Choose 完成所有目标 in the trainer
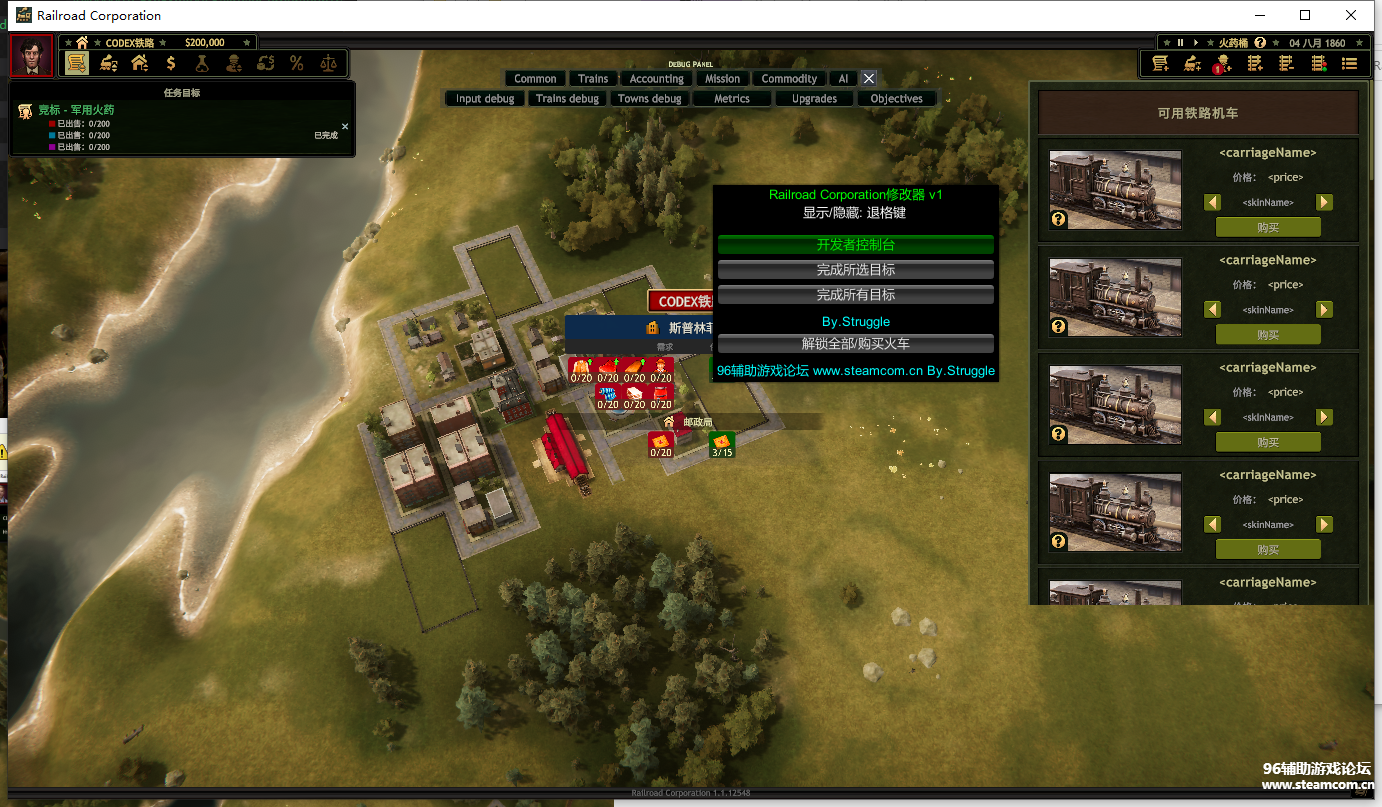1382x807 pixels. point(855,295)
